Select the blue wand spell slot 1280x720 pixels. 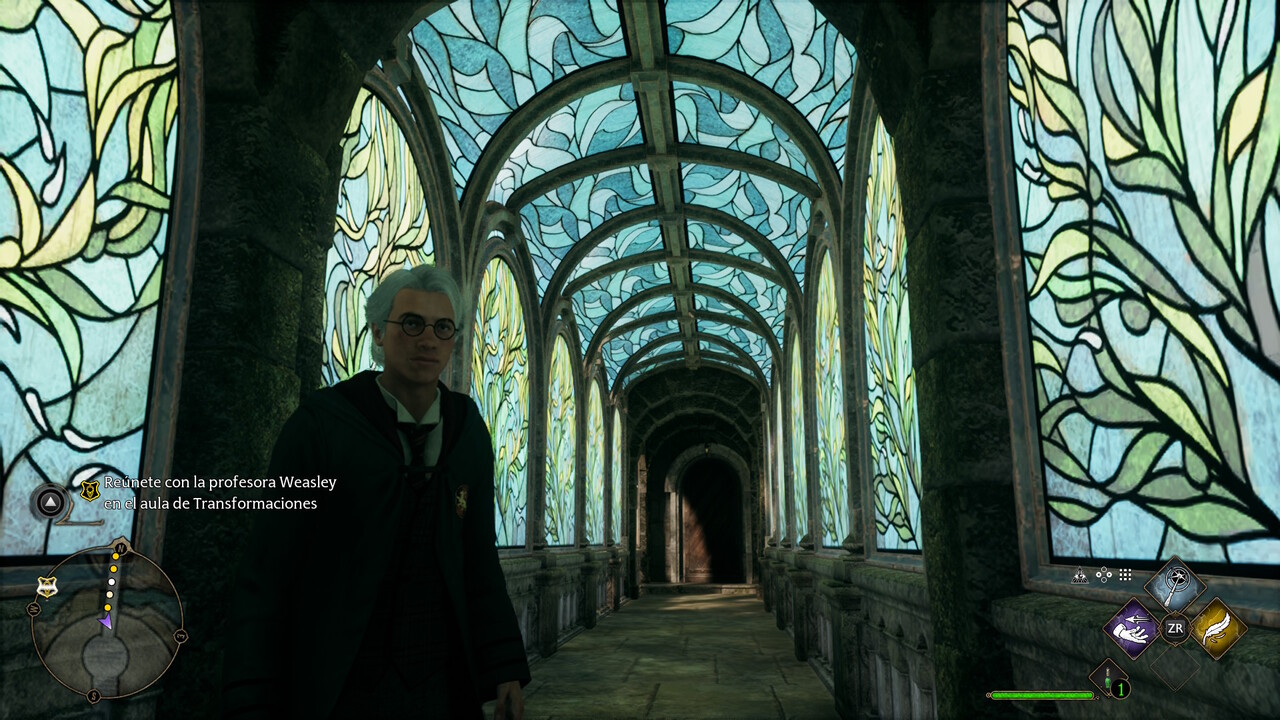(x=1175, y=585)
